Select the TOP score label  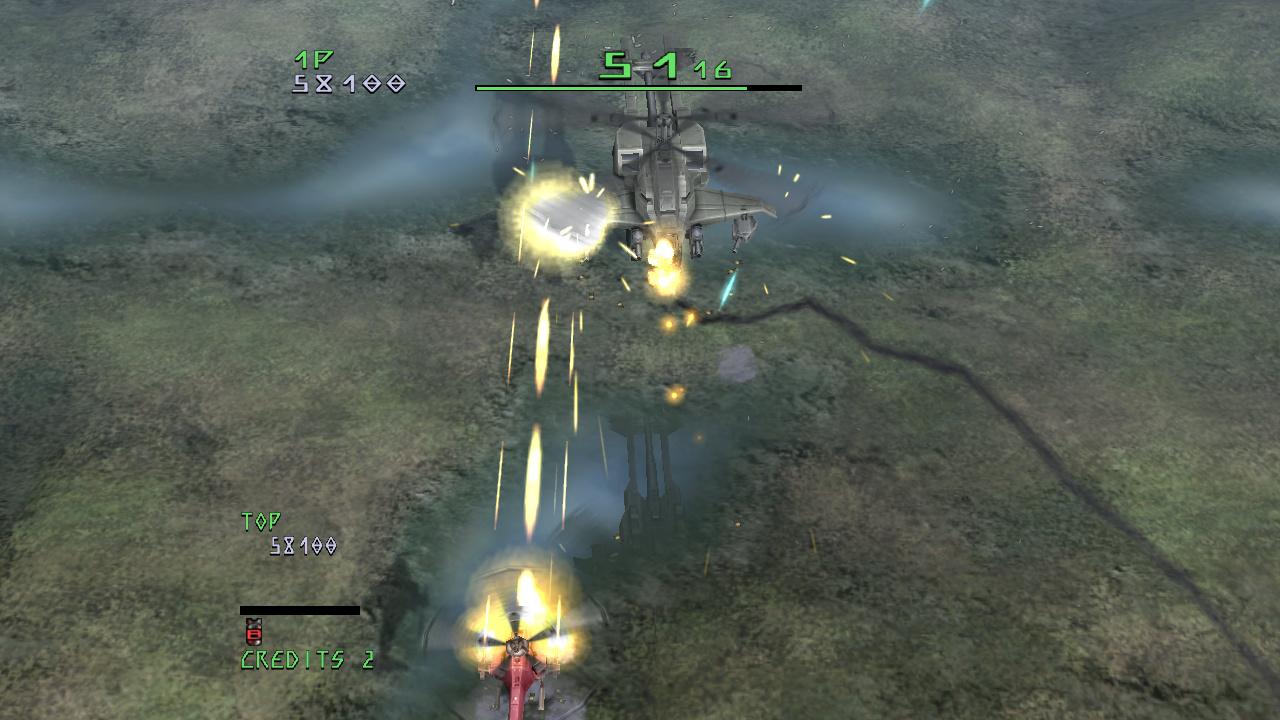[260, 520]
